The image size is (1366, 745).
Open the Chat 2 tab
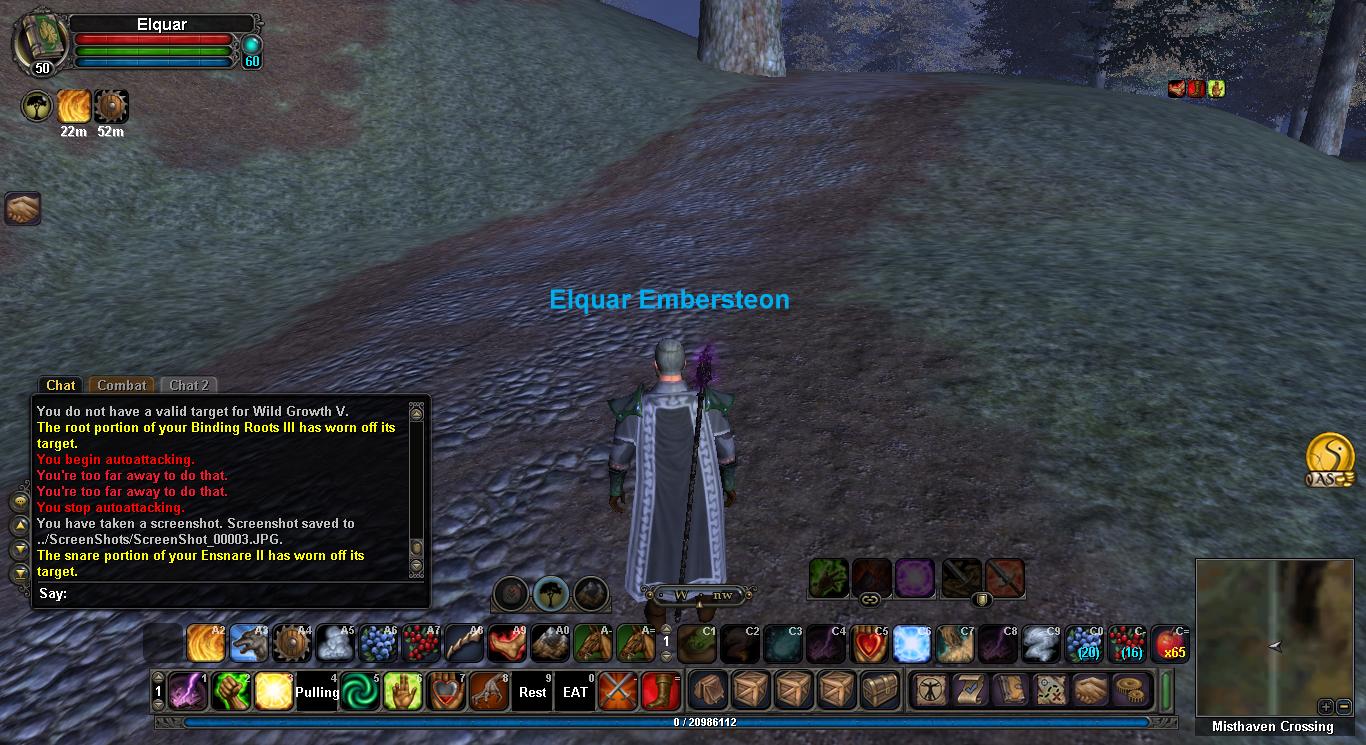point(189,385)
